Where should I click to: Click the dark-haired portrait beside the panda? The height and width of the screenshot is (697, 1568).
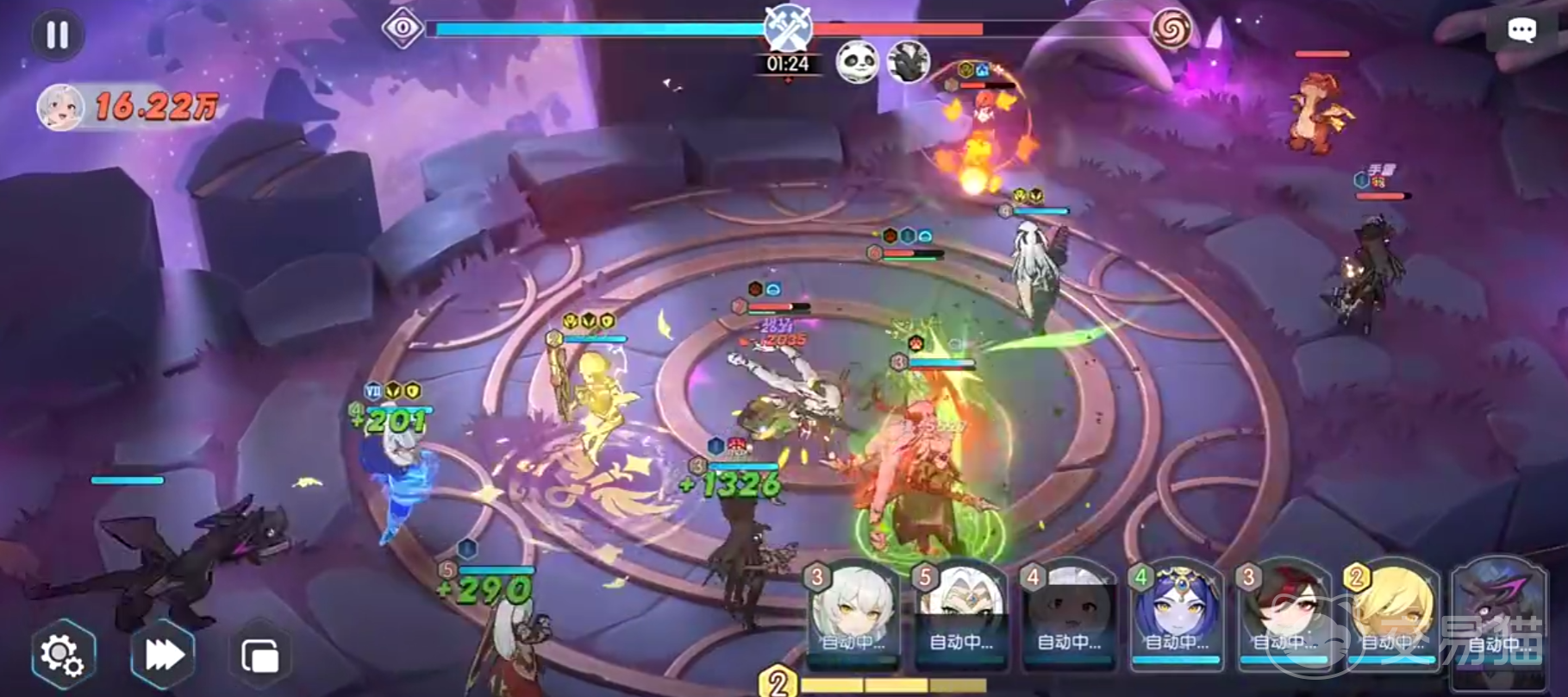pyautogui.click(x=909, y=62)
